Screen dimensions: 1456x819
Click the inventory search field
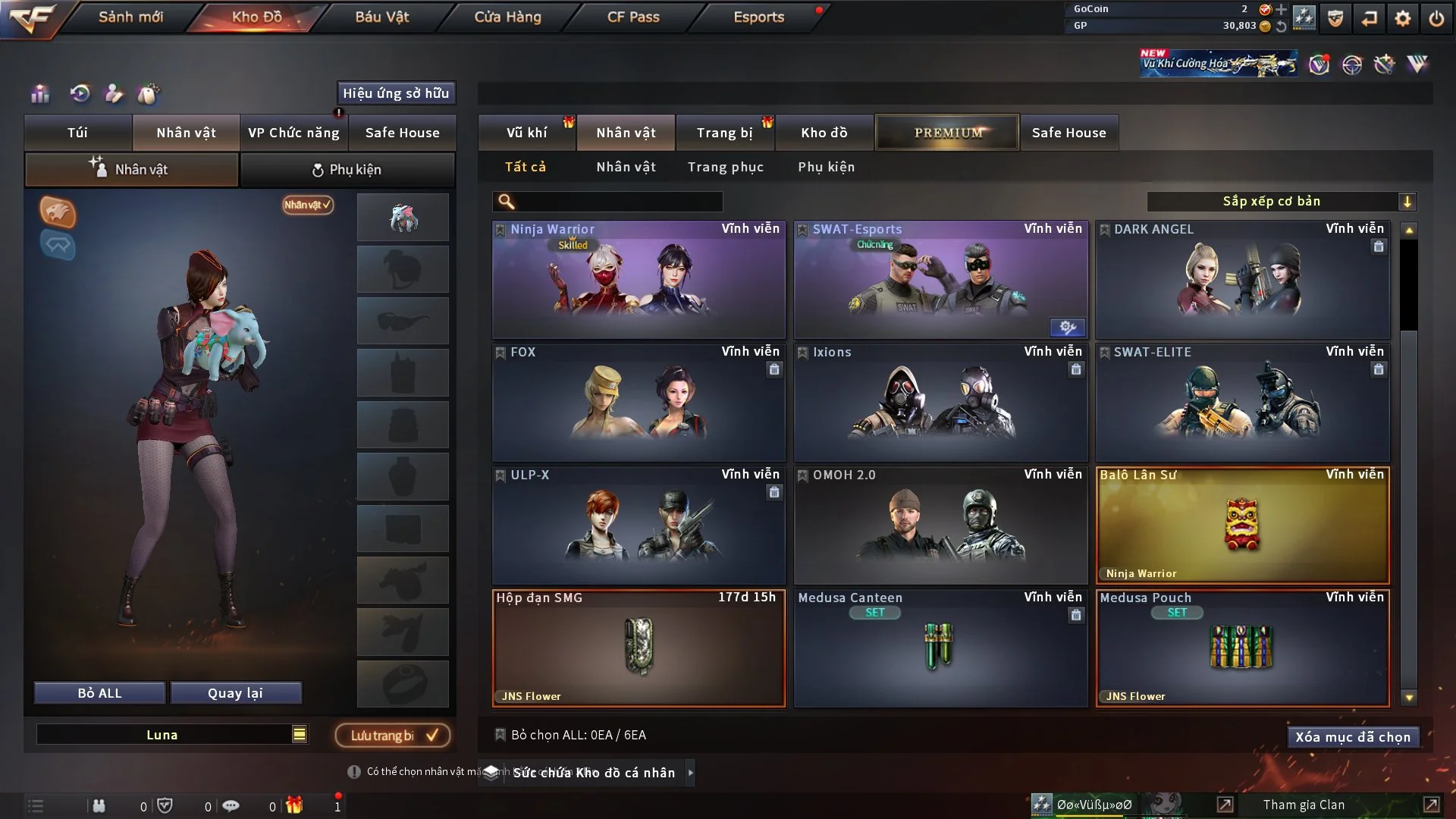[618, 202]
